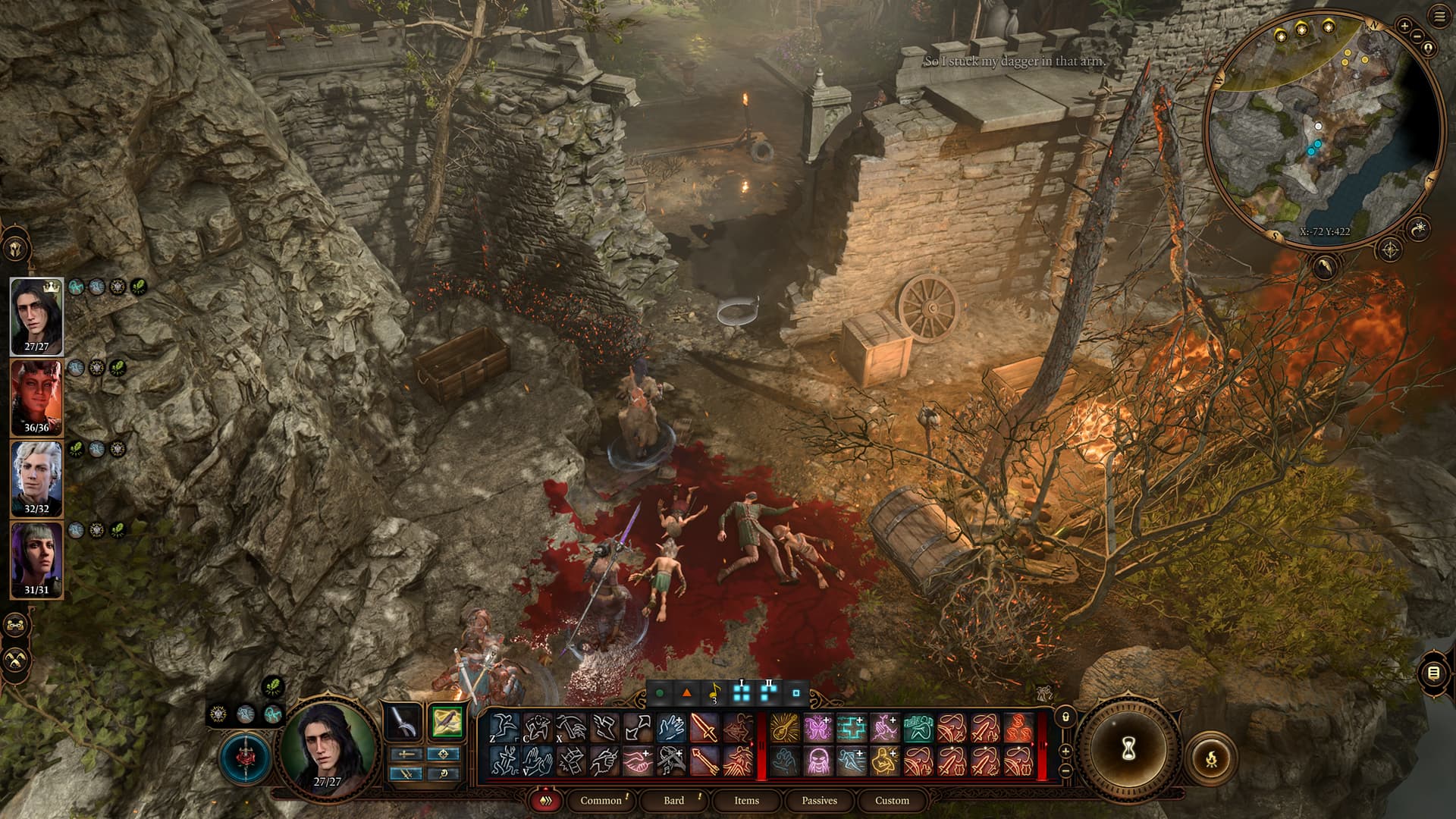Open the Bard actions tab
The image size is (1456, 819).
[x=673, y=800]
